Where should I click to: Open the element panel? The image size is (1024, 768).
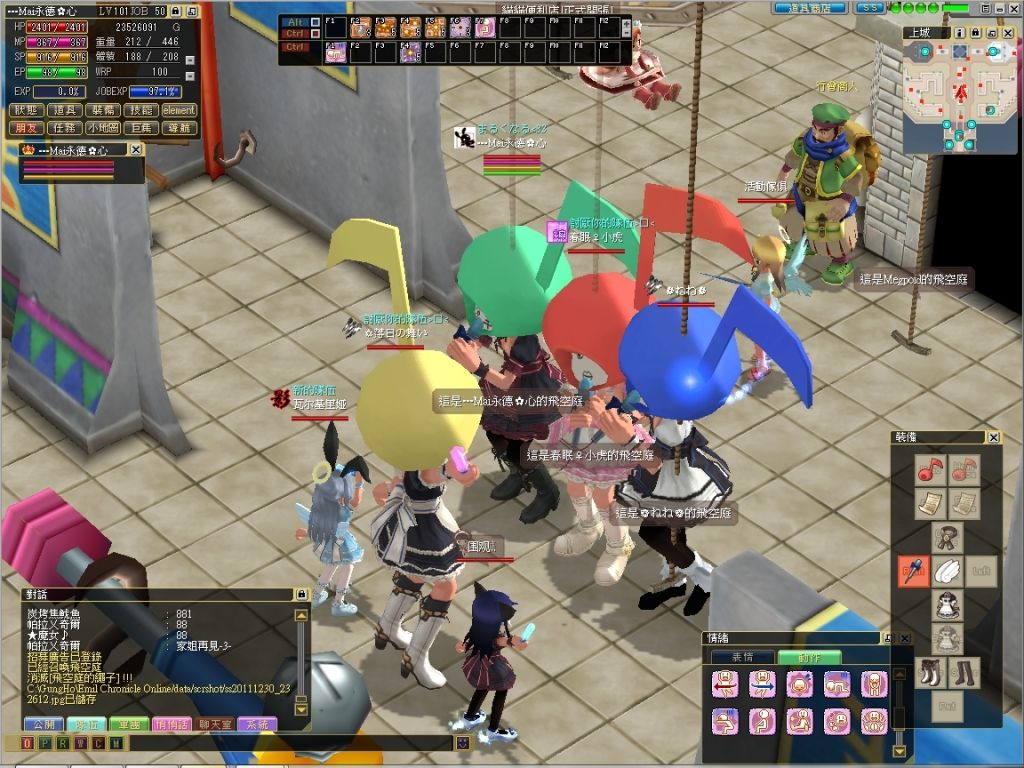(178, 110)
